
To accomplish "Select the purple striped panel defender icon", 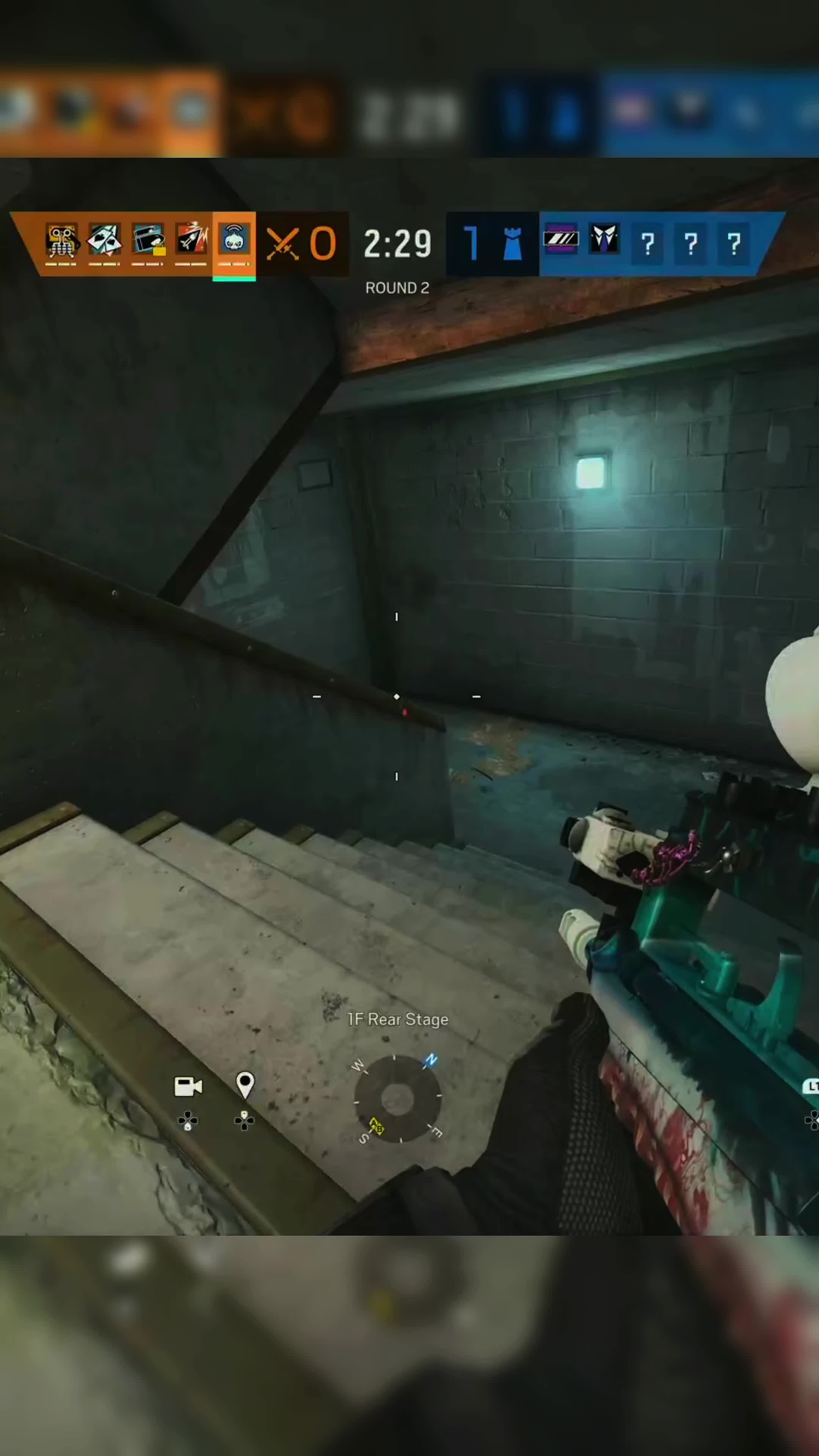I will point(561,240).
